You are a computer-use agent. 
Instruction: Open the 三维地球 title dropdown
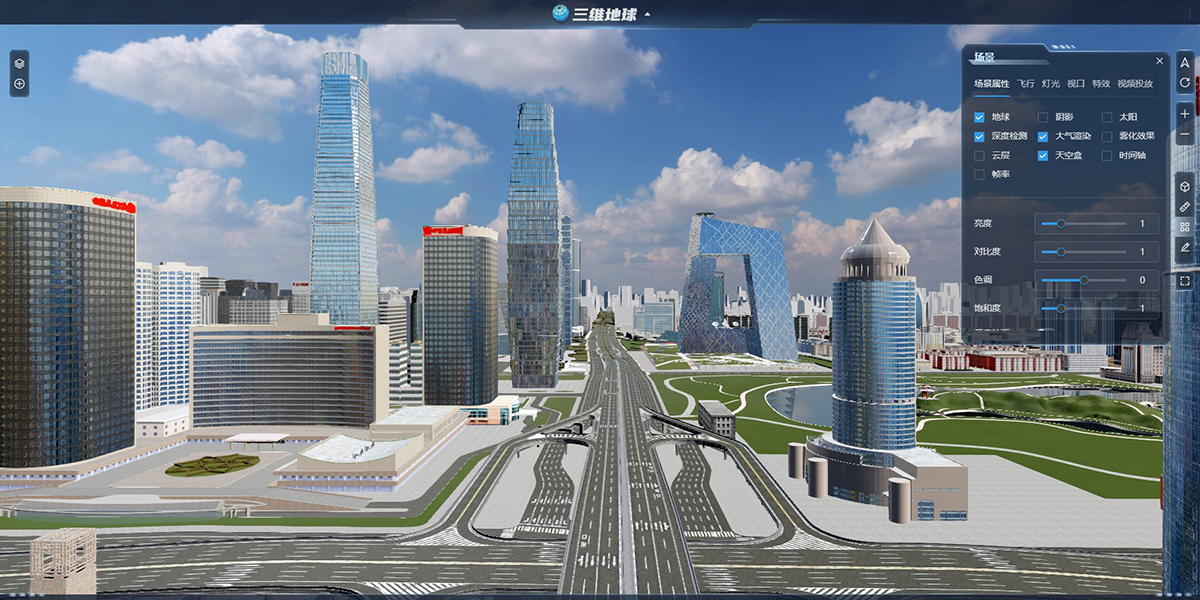pyautogui.click(x=647, y=14)
